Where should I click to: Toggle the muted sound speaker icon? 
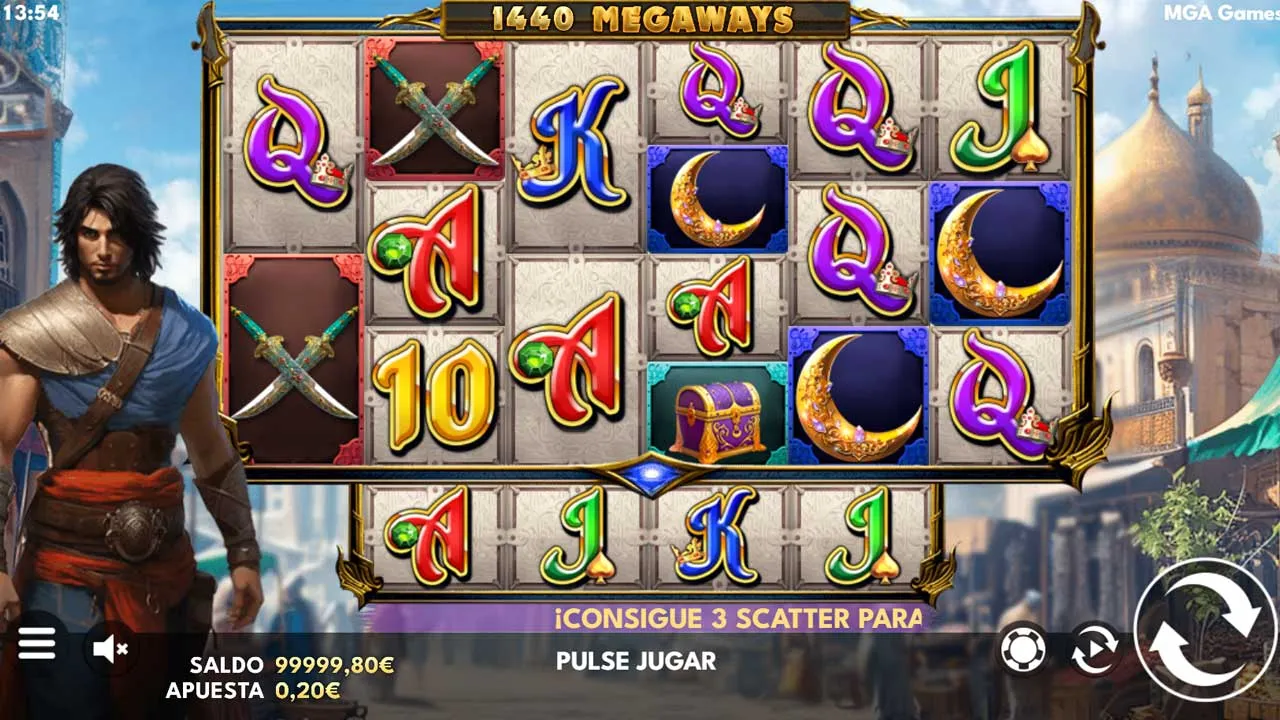[110, 650]
